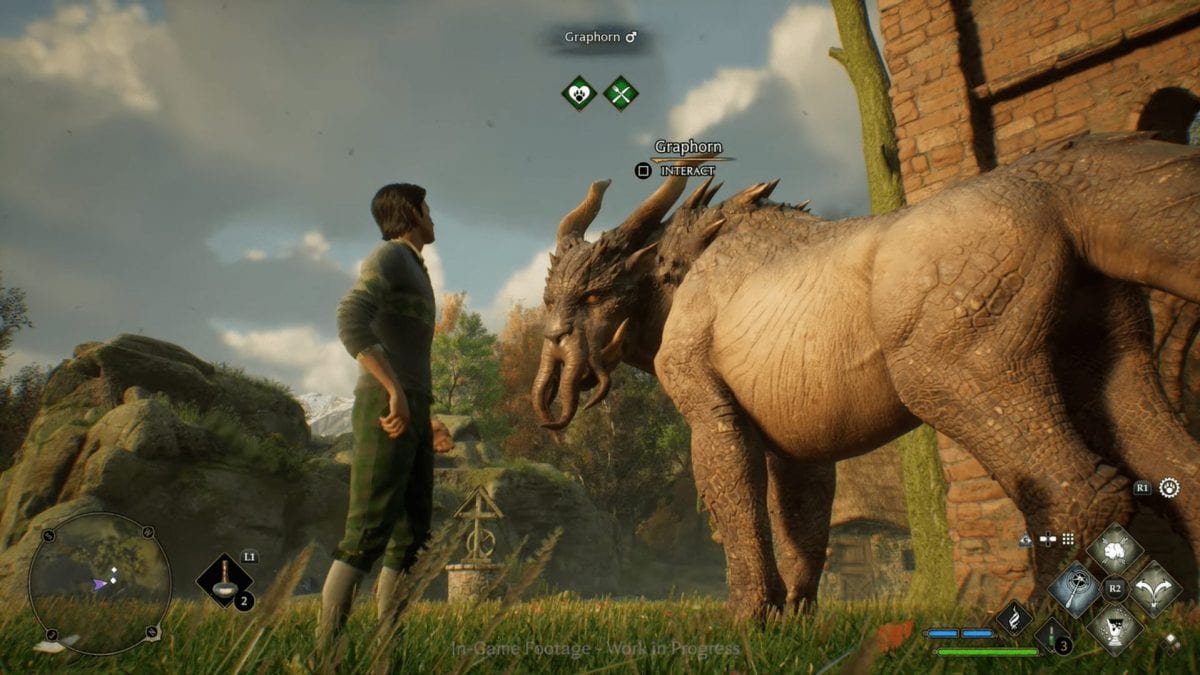1200x675 pixels.
Task: Click the four-dot spell set selector
Action: tap(1068, 539)
